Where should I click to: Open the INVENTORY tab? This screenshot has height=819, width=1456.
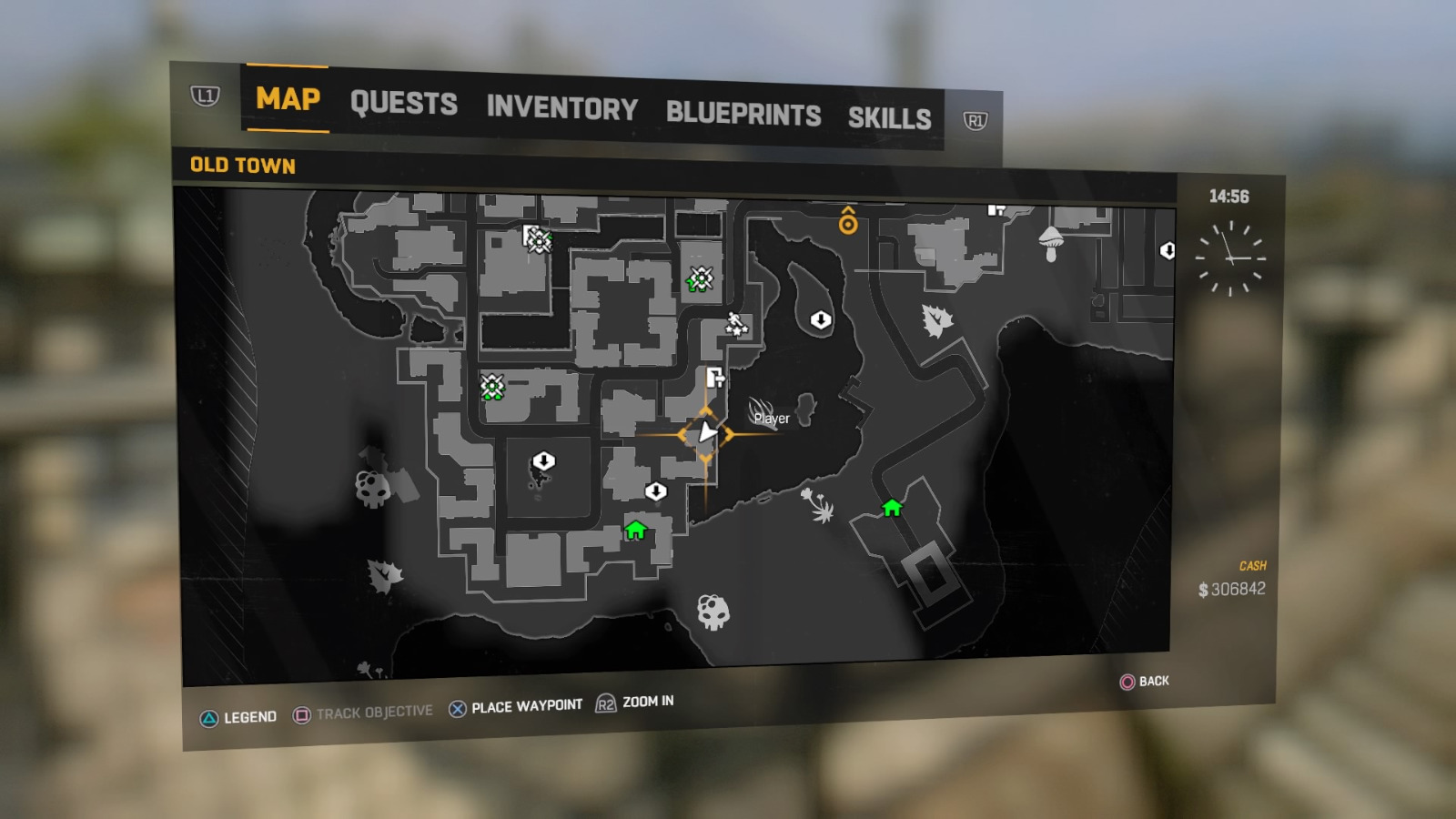561,109
